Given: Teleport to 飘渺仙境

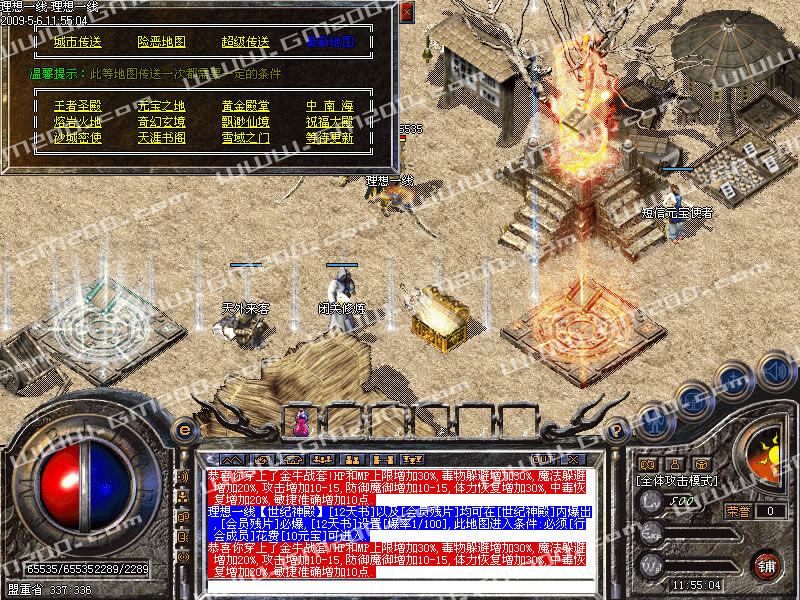Looking at the screenshot, I should 245,121.
